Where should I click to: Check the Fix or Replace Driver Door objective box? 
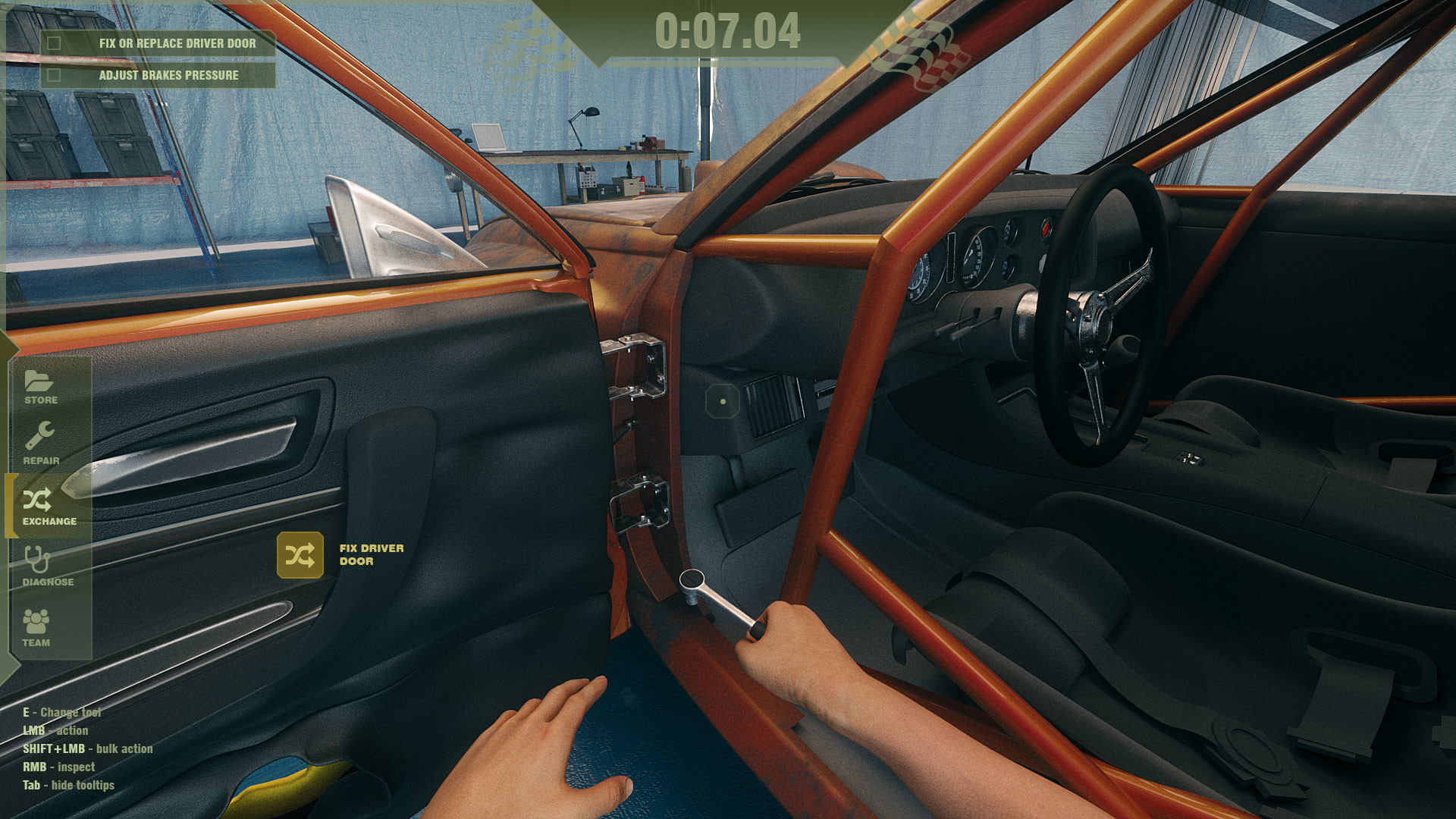tap(53, 43)
